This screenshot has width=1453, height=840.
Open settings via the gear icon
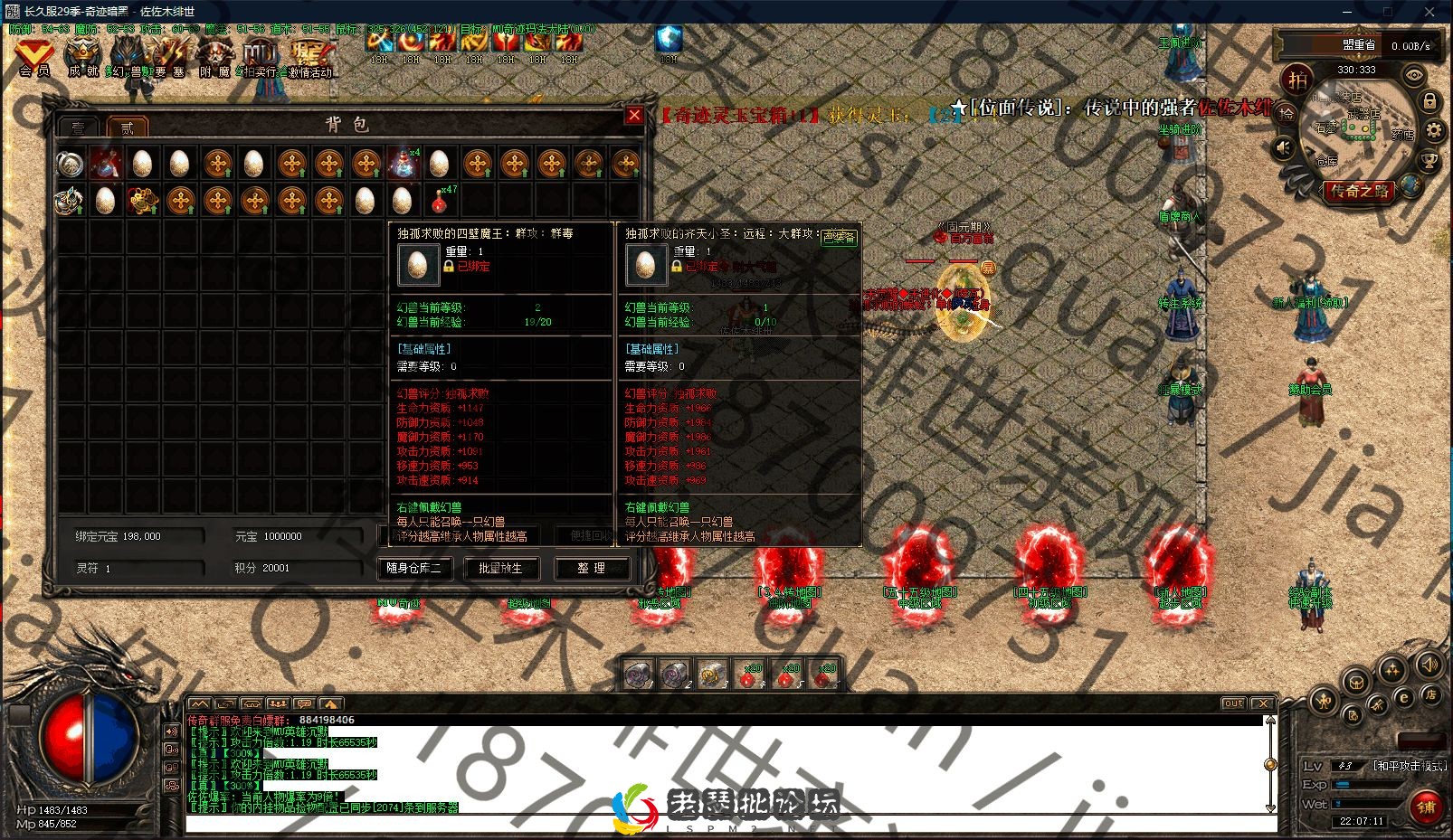point(1434,131)
